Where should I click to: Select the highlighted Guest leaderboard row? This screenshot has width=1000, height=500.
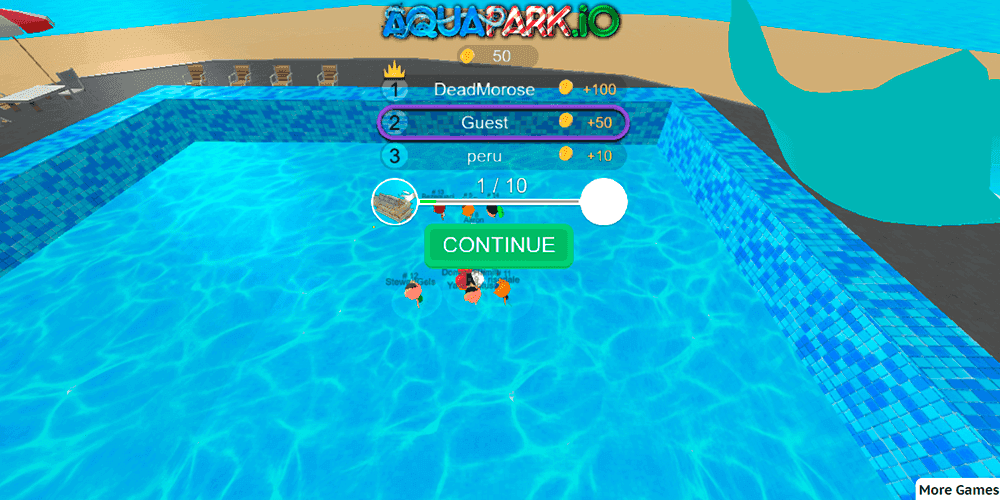pos(503,122)
